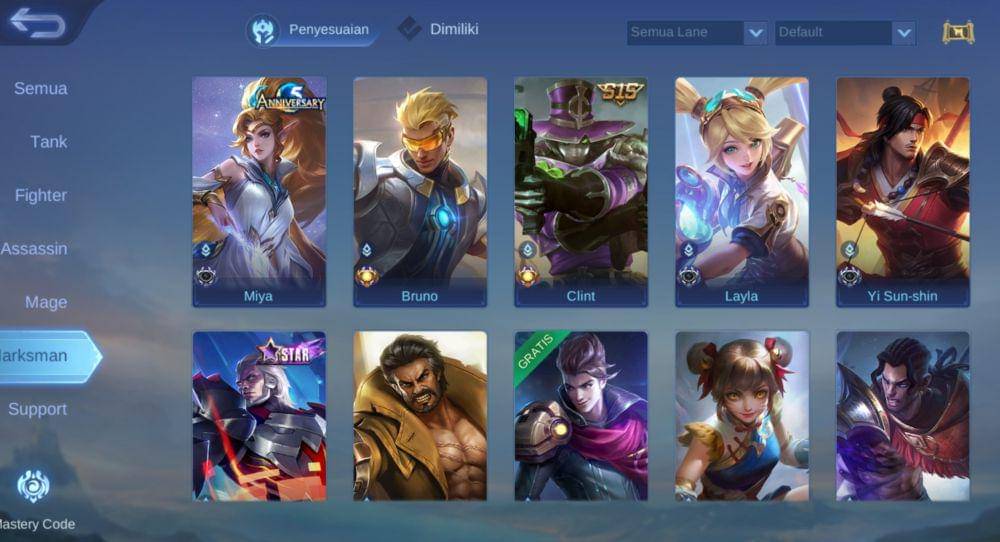Screen dimensions: 1000x542
Task: Choose the Fighter category
Action: tap(41, 196)
